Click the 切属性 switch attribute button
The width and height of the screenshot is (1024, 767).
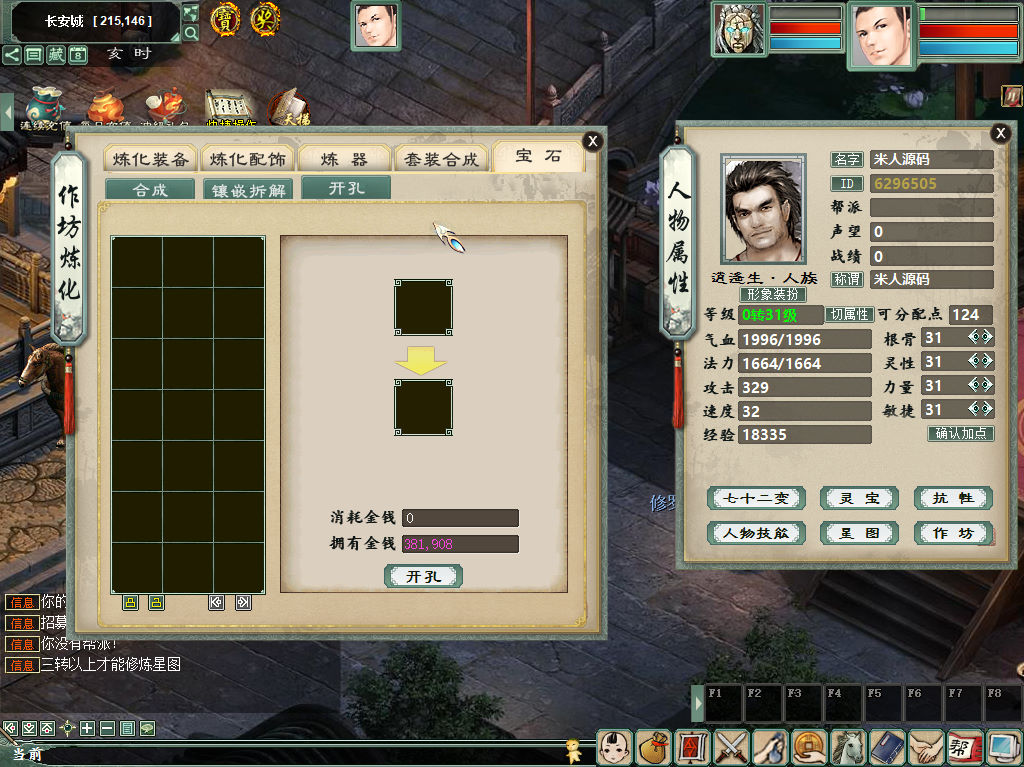850,314
